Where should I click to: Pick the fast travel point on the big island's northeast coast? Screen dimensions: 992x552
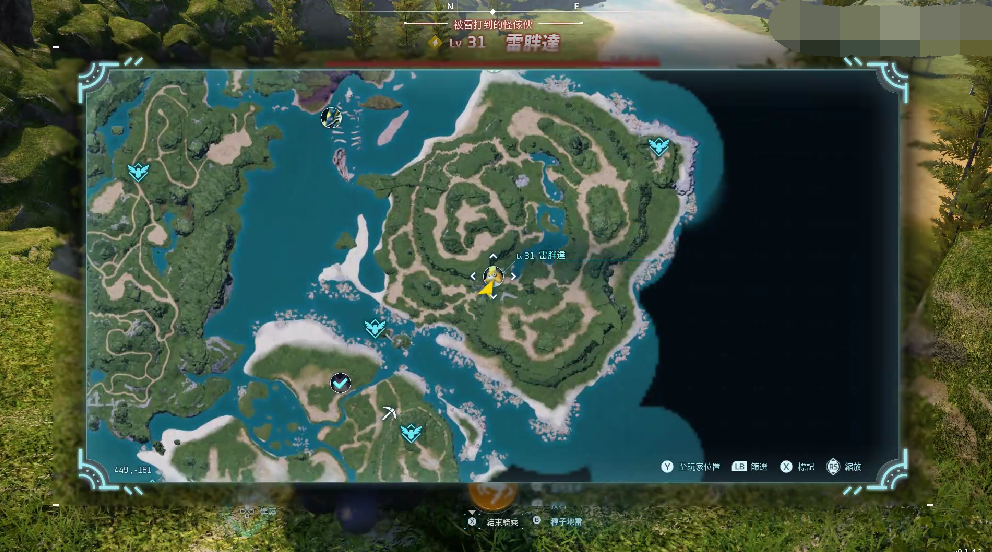[658, 147]
